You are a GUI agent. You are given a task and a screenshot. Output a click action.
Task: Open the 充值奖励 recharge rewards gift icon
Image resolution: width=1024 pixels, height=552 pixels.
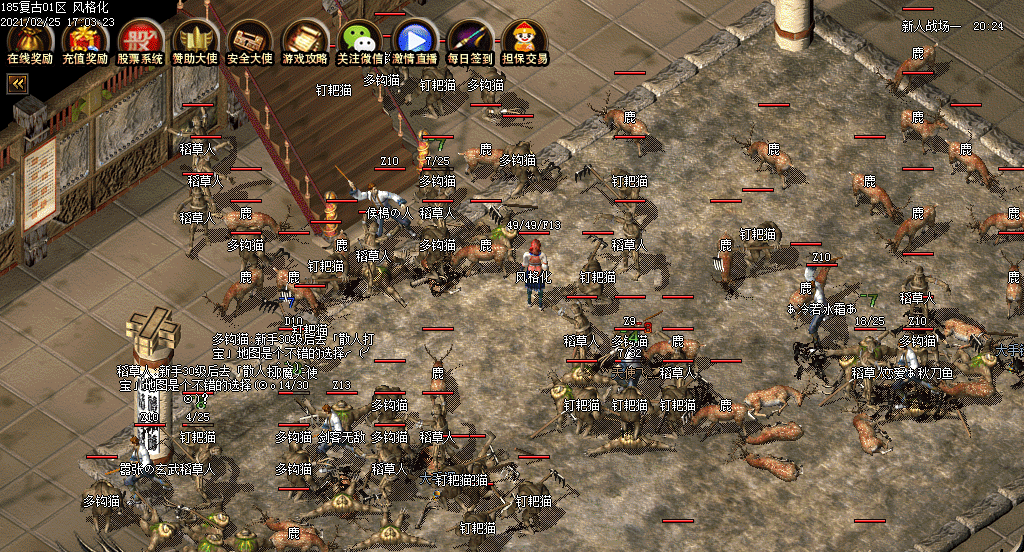tap(85, 41)
